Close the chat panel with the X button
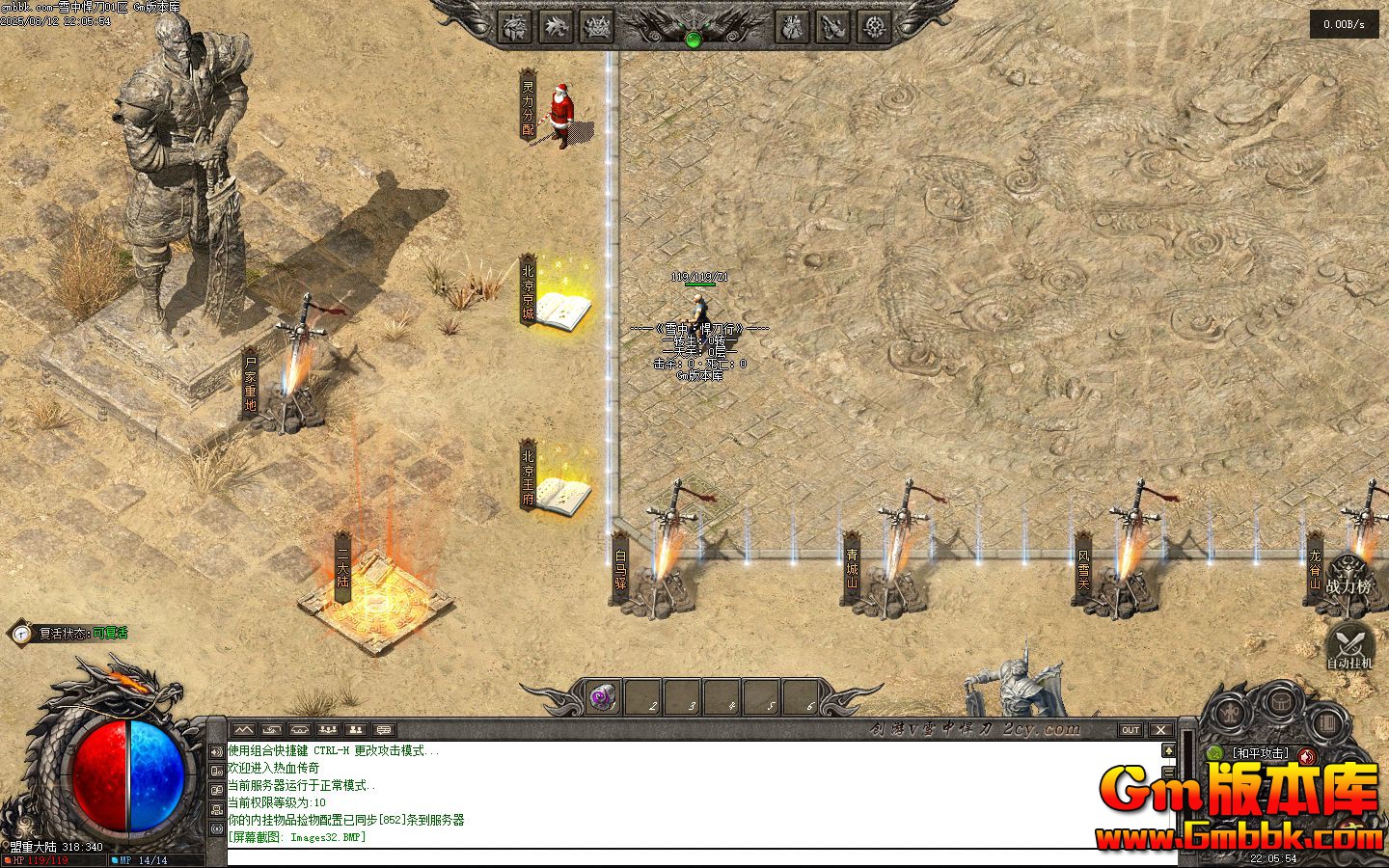1389x868 pixels. point(1160,730)
